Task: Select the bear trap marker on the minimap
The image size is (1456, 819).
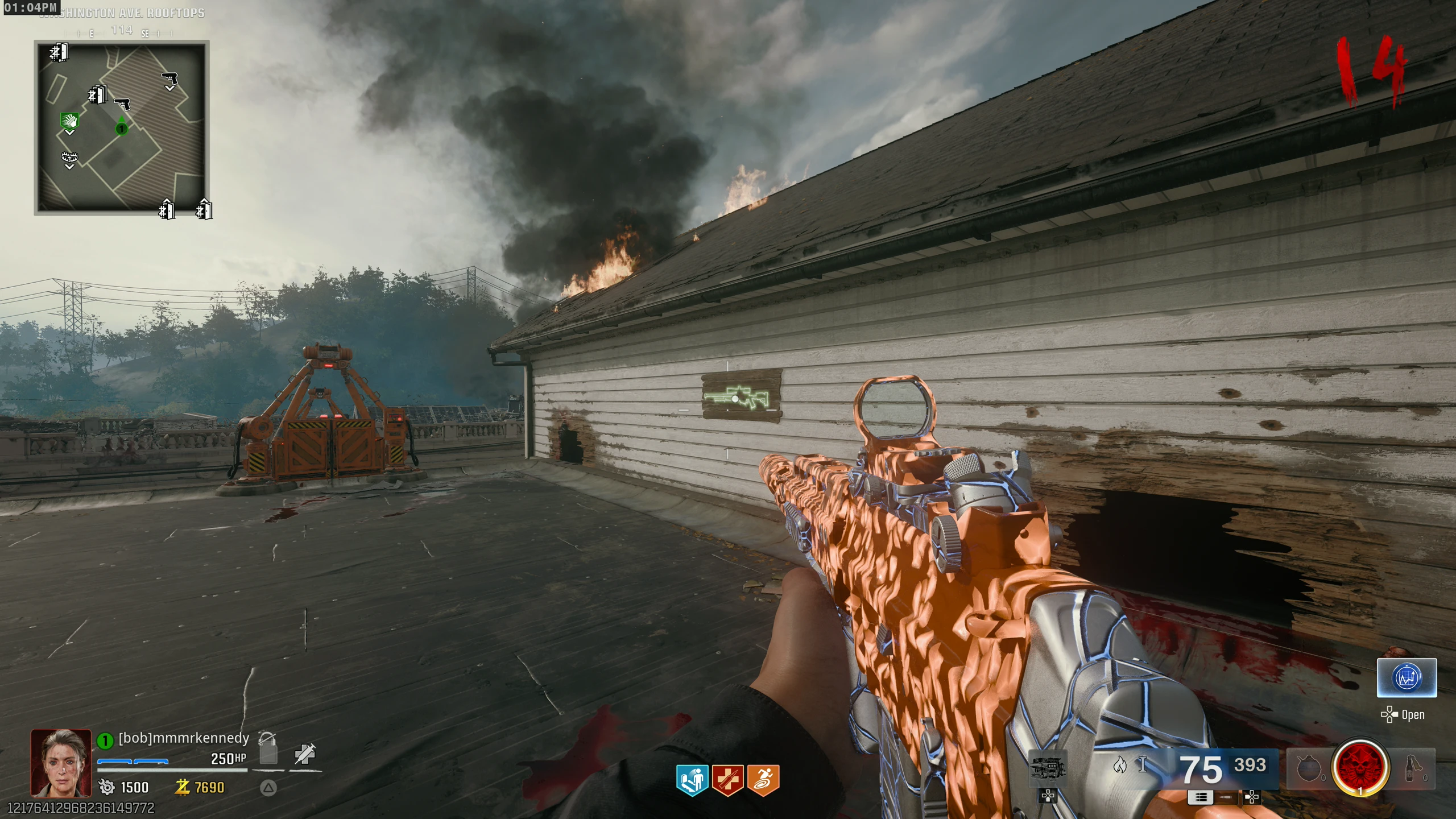Action: tap(69, 158)
